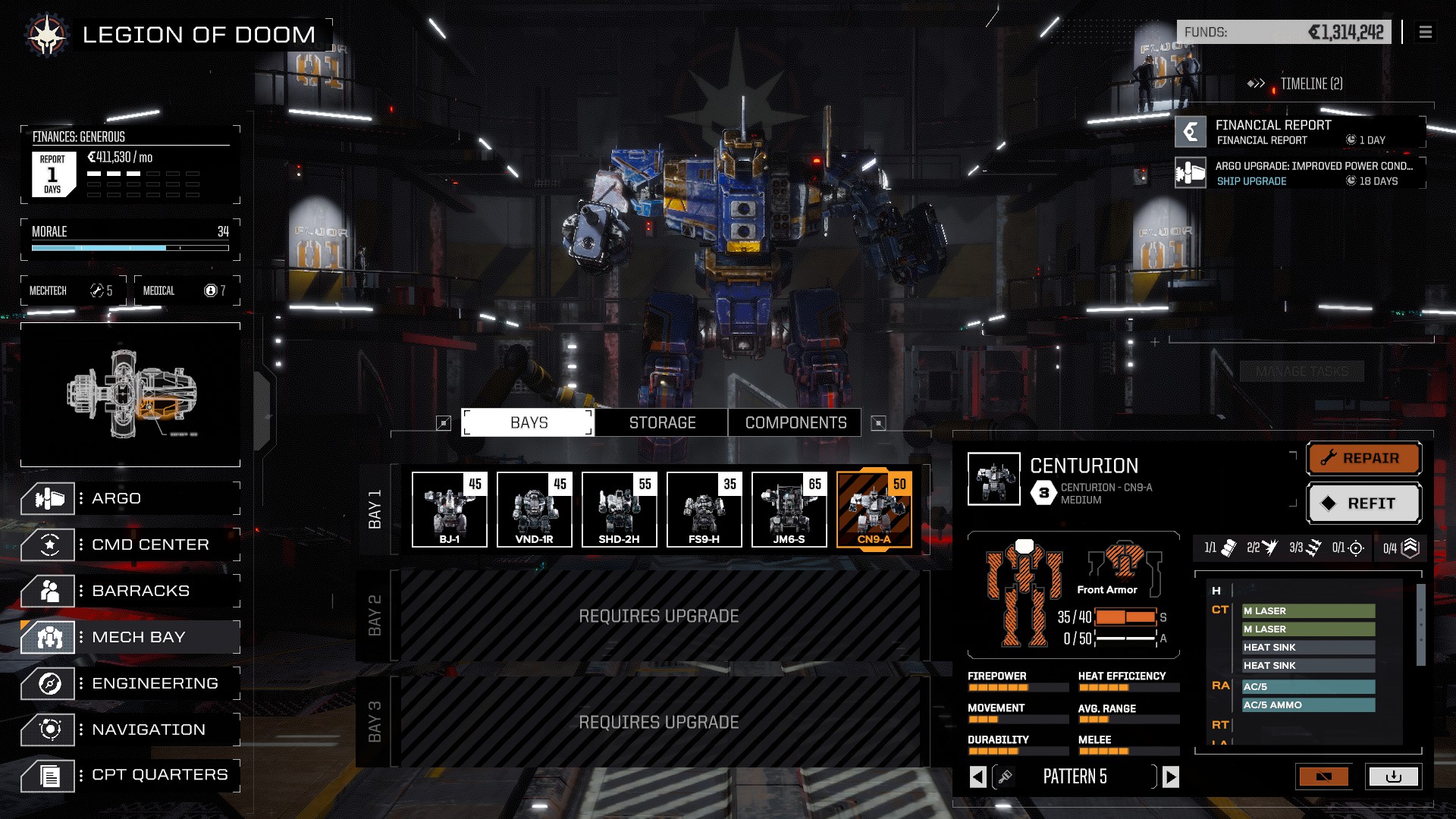Image resolution: width=1456 pixels, height=819 pixels.
Task: Refit the Centurion loadout
Action: [1363, 504]
